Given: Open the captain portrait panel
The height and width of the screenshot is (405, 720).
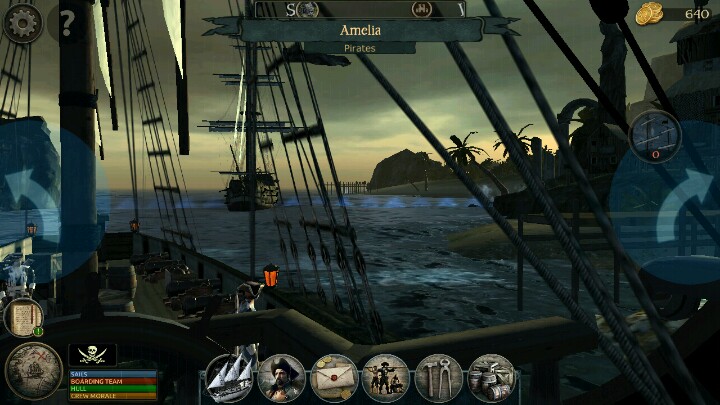Looking at the screenshot, I should point(282,378).
